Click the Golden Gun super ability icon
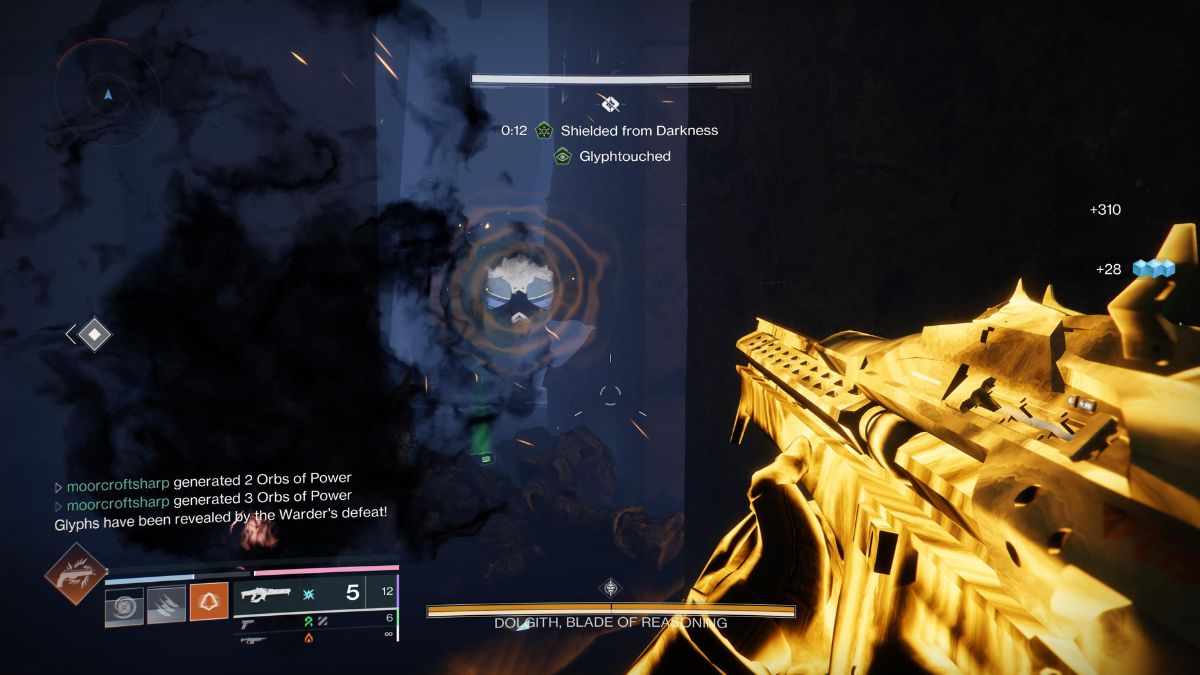This screenshot has width=1200, height=675. tap(76, 574)
